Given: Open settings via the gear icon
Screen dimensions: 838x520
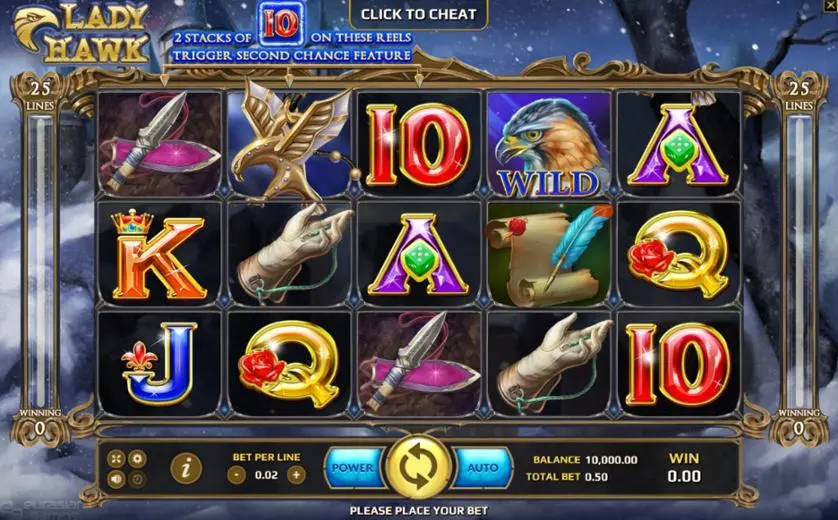Looking at the screenshot, I should click(x=138, y=458).
